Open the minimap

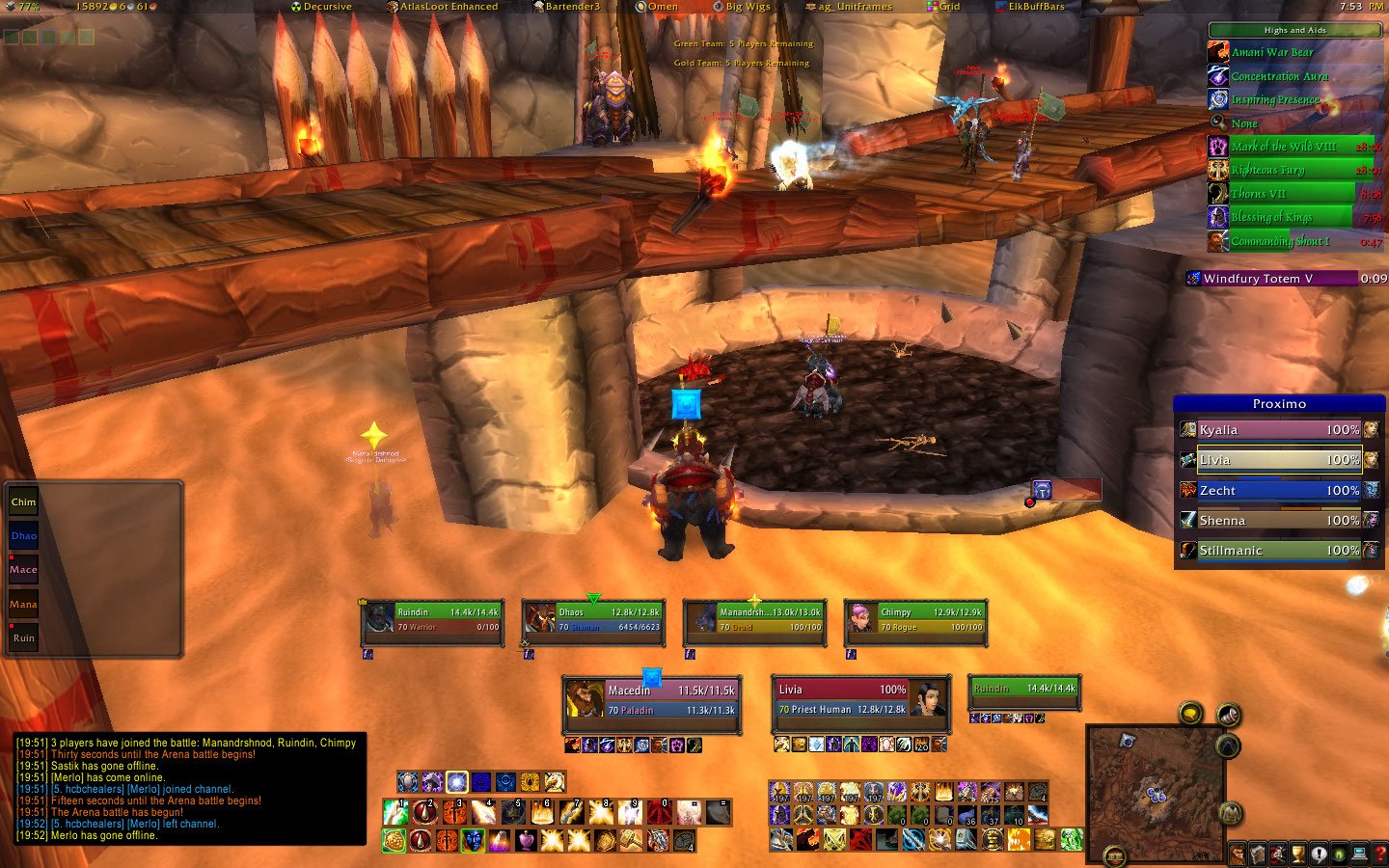(x=1155, y=781)
